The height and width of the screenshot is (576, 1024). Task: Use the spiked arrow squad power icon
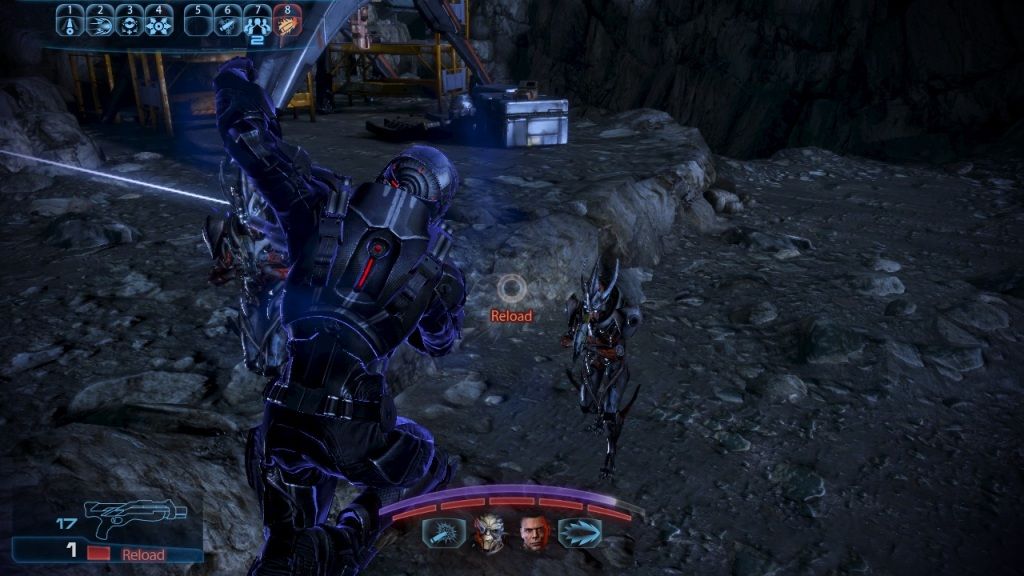[580, 532]
